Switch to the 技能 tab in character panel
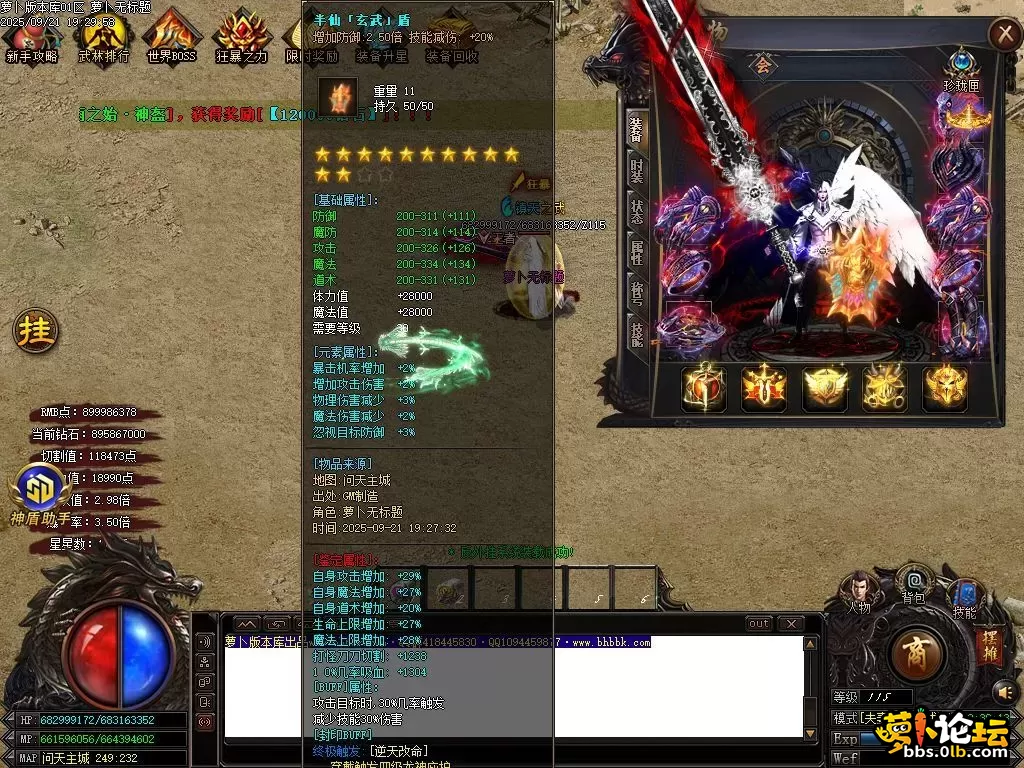Viewport: 1024px width, 768px height. (x=637, y=334)
